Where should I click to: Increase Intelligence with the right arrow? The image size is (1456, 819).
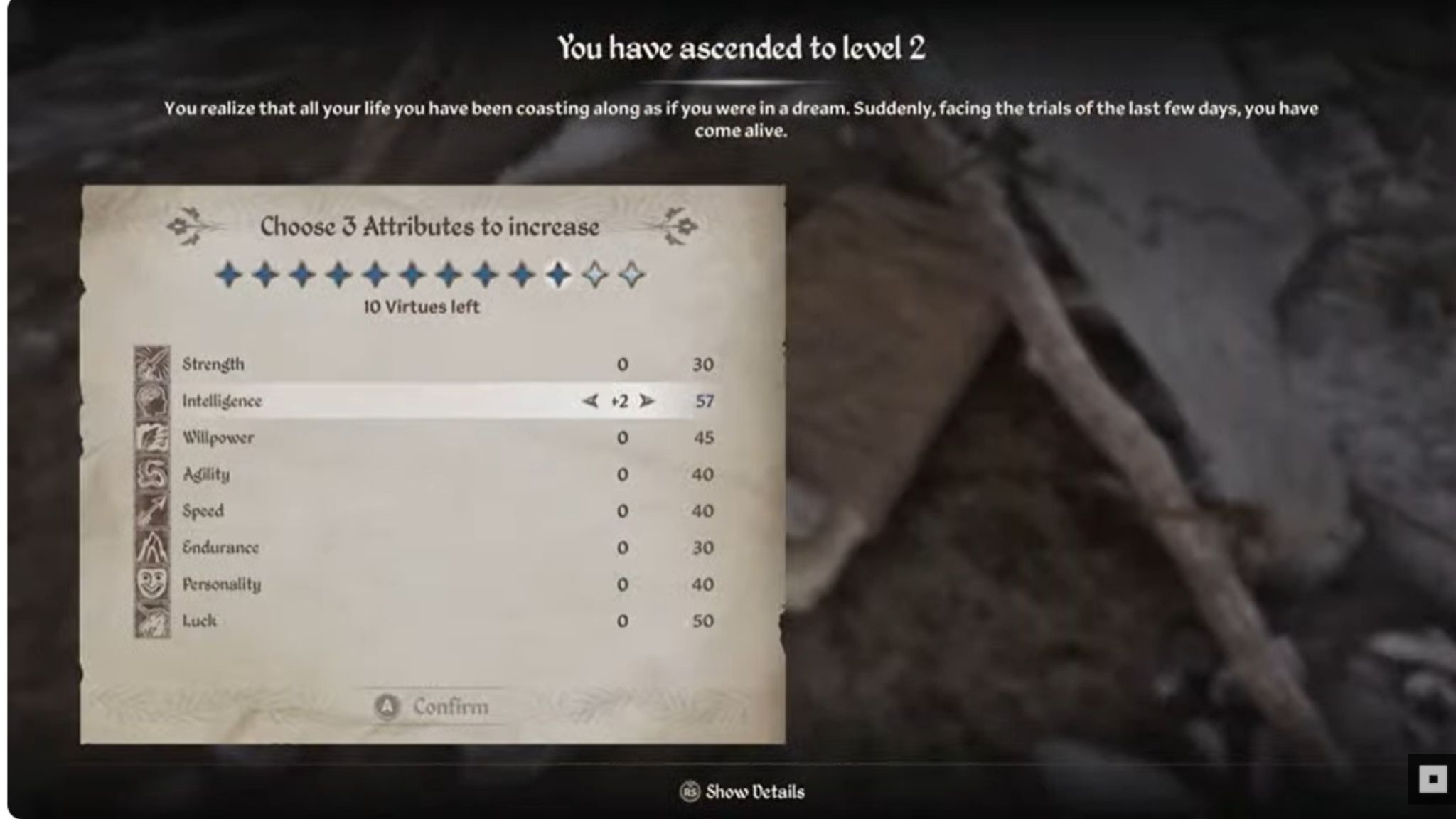click(647, 400)
